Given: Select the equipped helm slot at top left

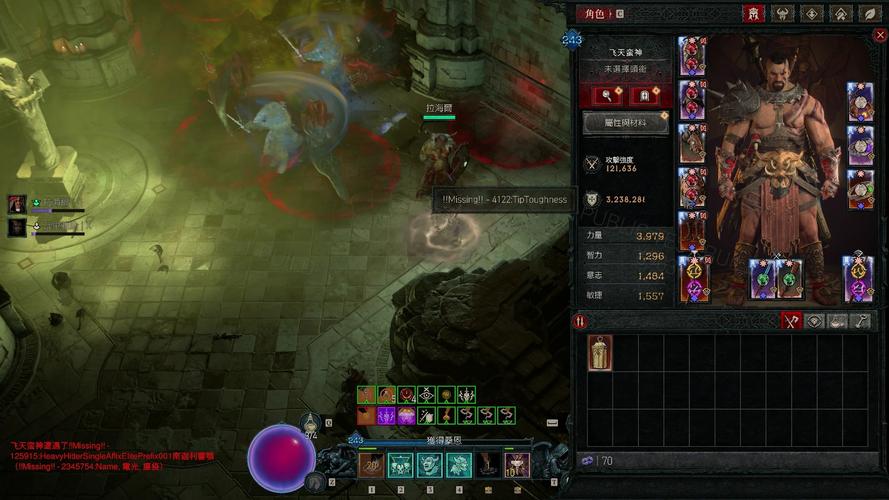Looking at the screenshot, I should (x=692, y=56).
